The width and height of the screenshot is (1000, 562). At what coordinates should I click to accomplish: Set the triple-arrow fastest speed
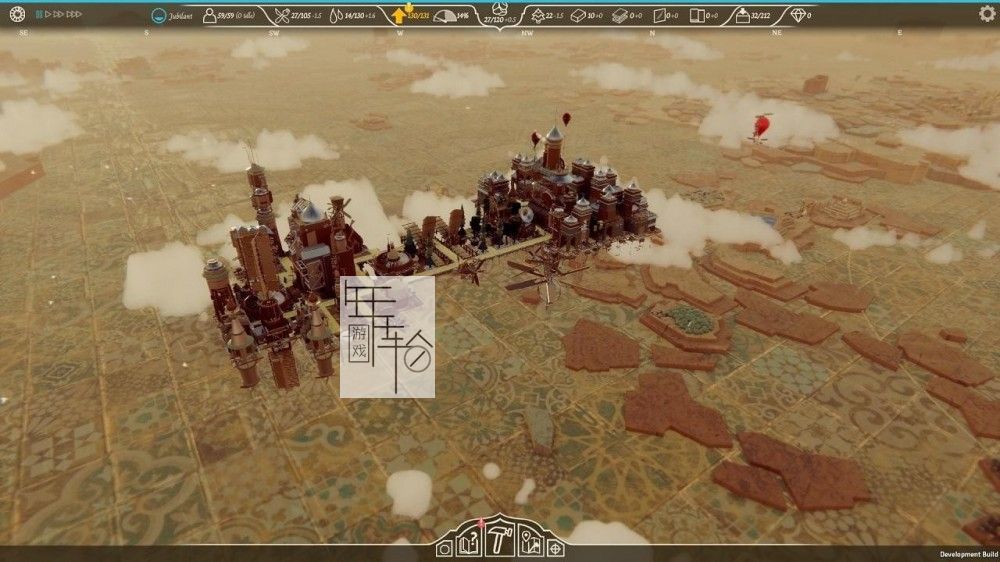click(x=74, y=15)
